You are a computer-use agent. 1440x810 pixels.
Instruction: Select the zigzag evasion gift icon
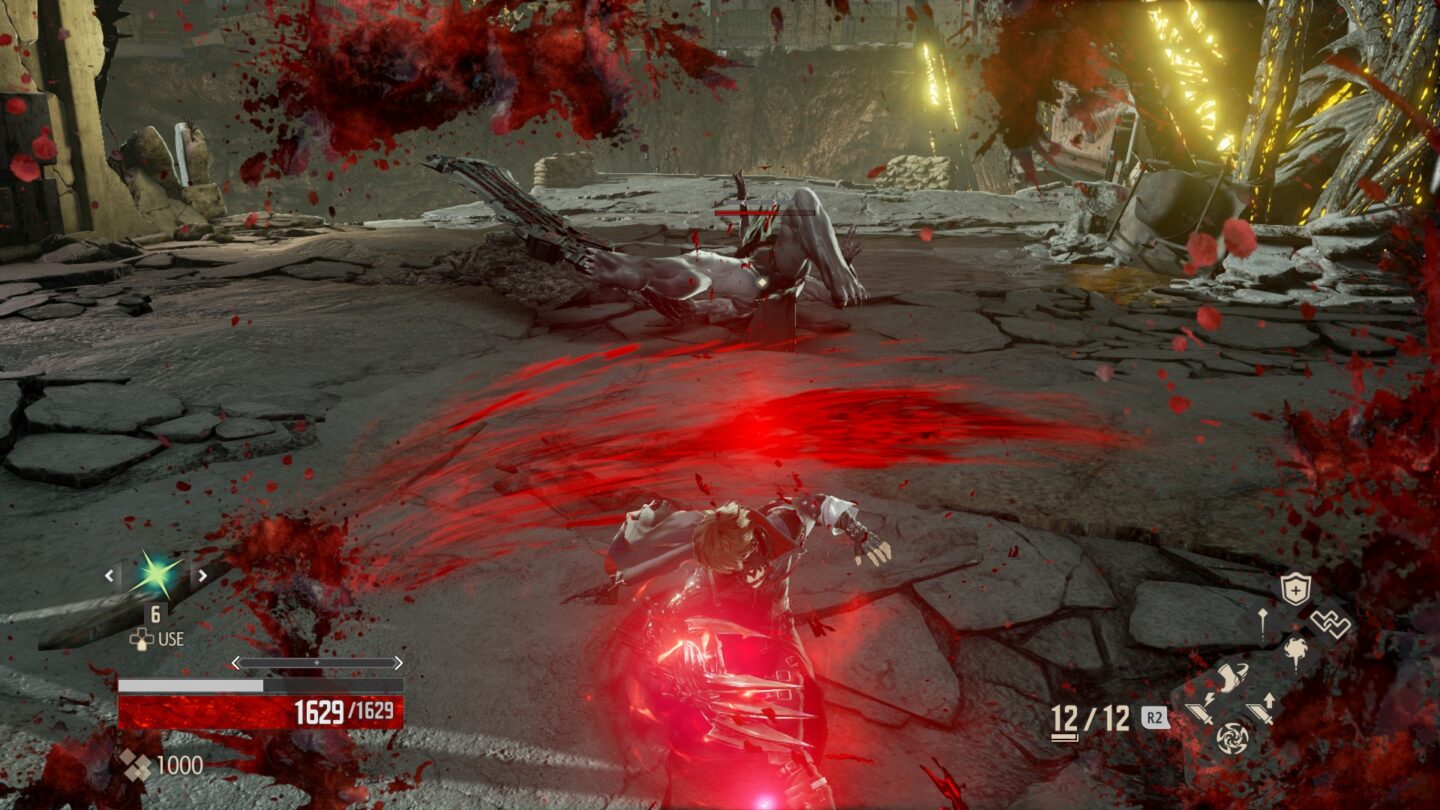(1330, 624)
